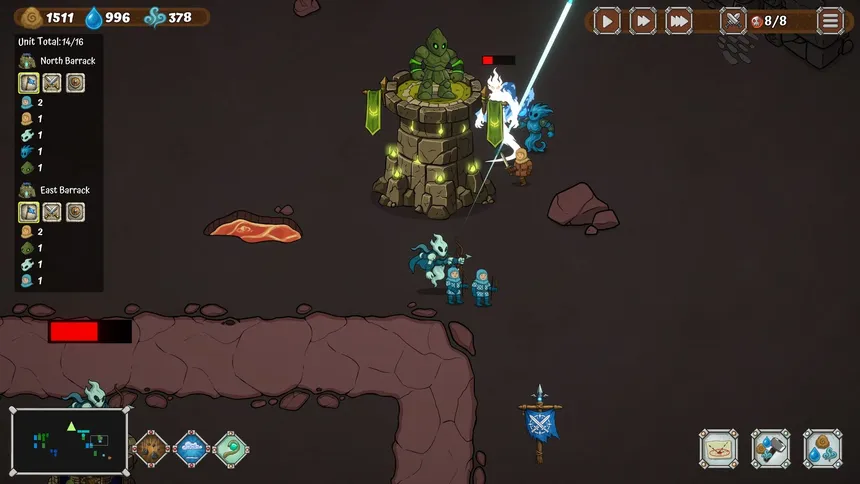Set game speed to normal play

[607, 20]
